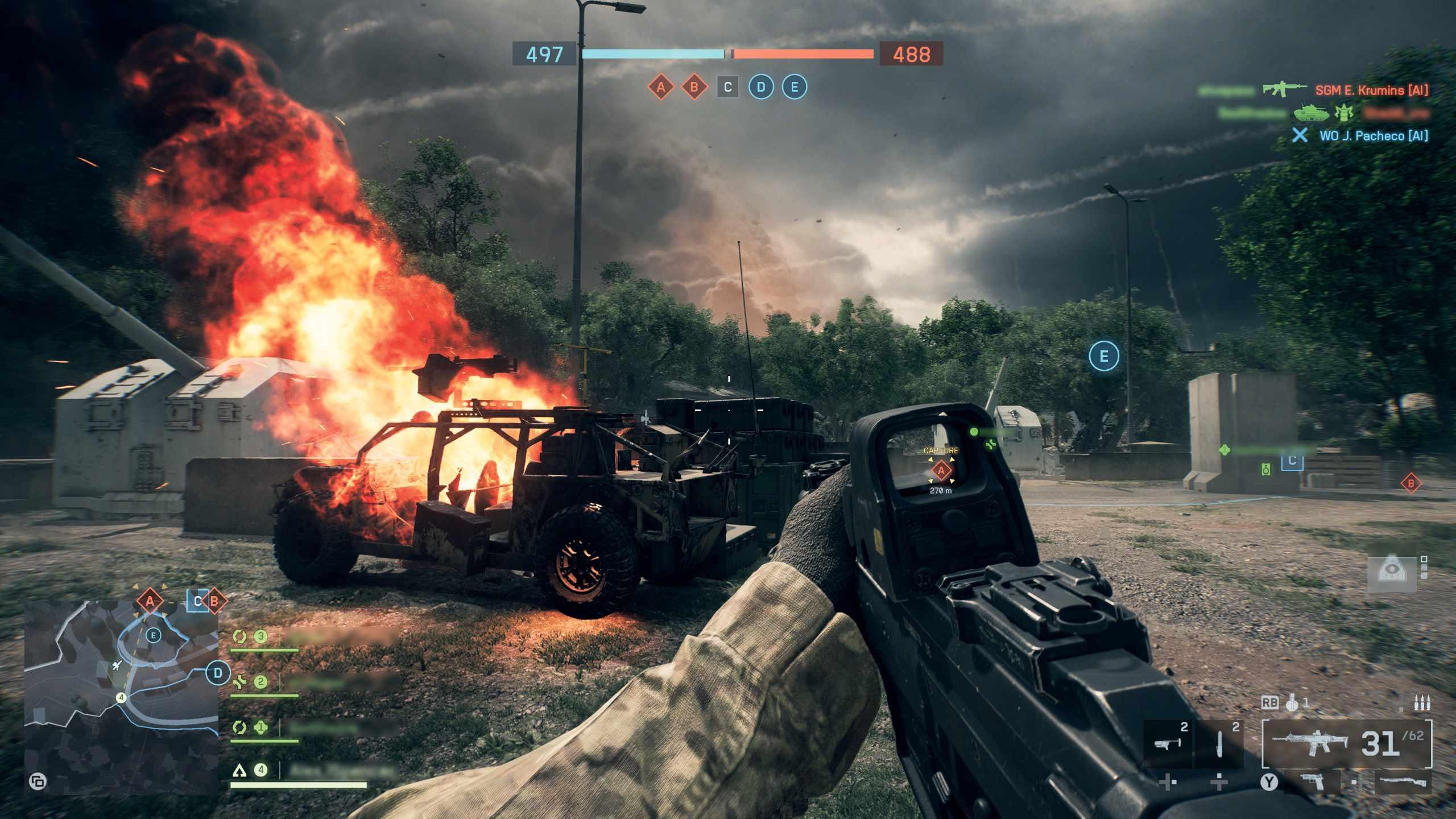Select the Capture A objective marker with distance
This screenshot has height=819, width=1456.
point(941,471)
